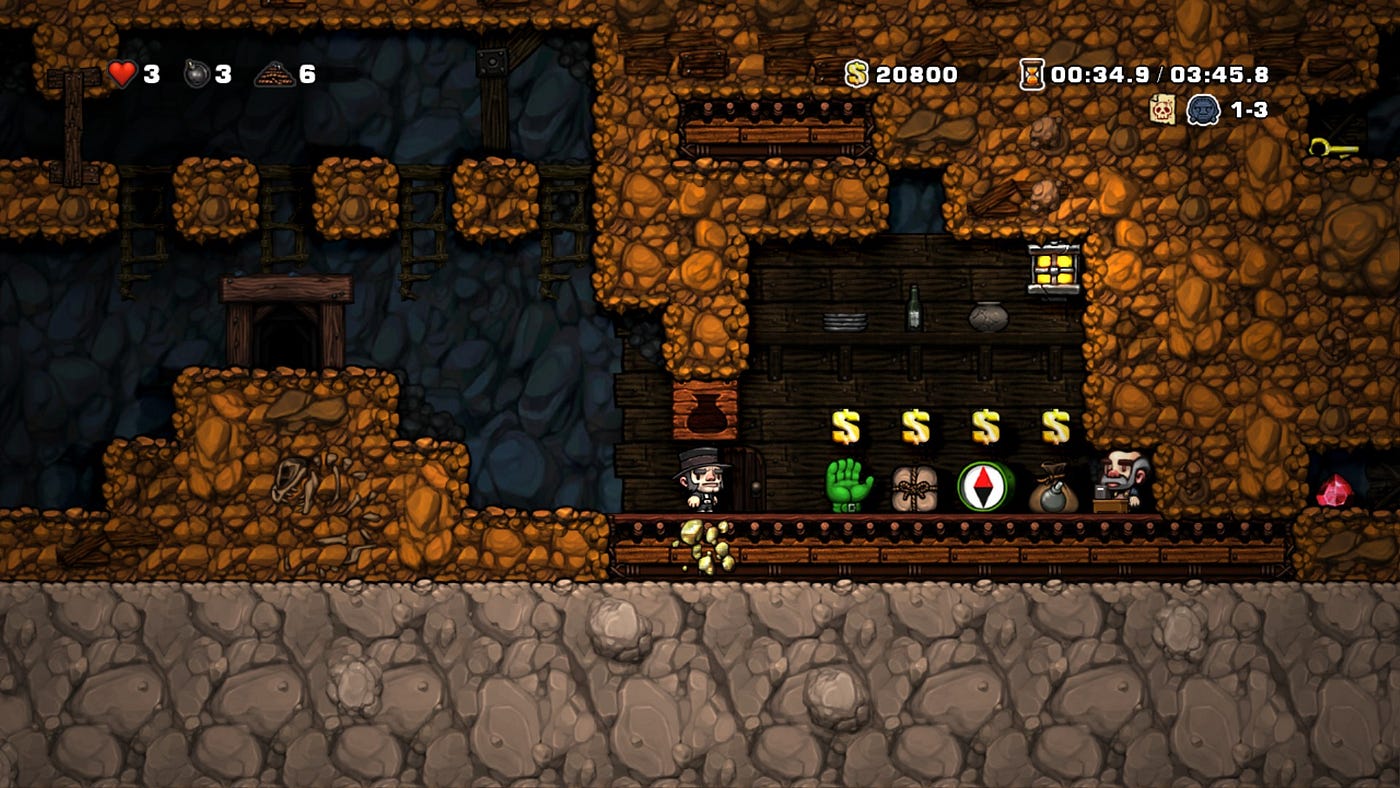Viewport: 1400px width, 788px height.
Task: Click the skull treasure map icon
Action: click(1162, 109)
